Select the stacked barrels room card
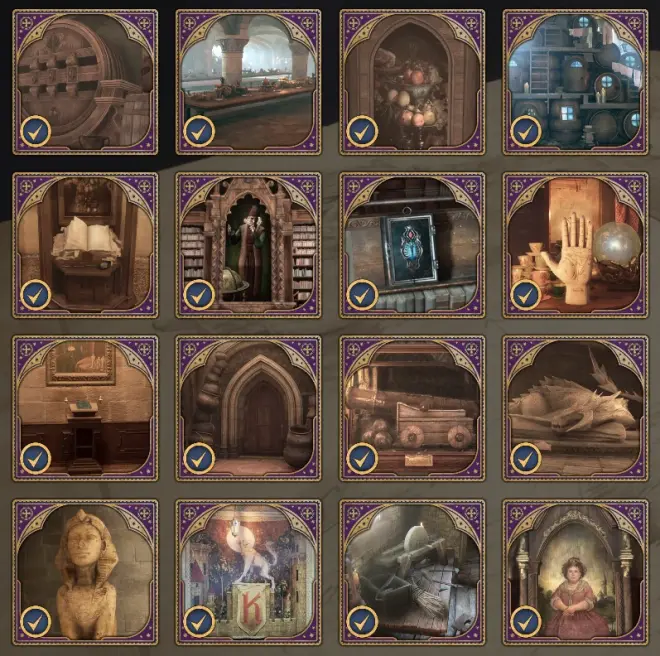The width and height of the screenshot is (660, 656). [575, 82]
